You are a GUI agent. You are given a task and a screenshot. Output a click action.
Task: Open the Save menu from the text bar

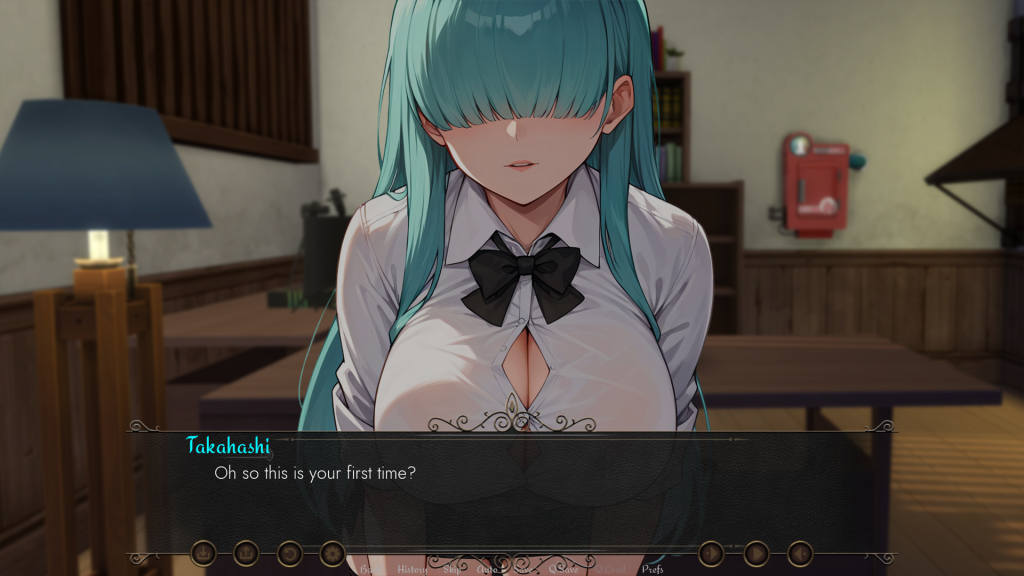[522, 570]
